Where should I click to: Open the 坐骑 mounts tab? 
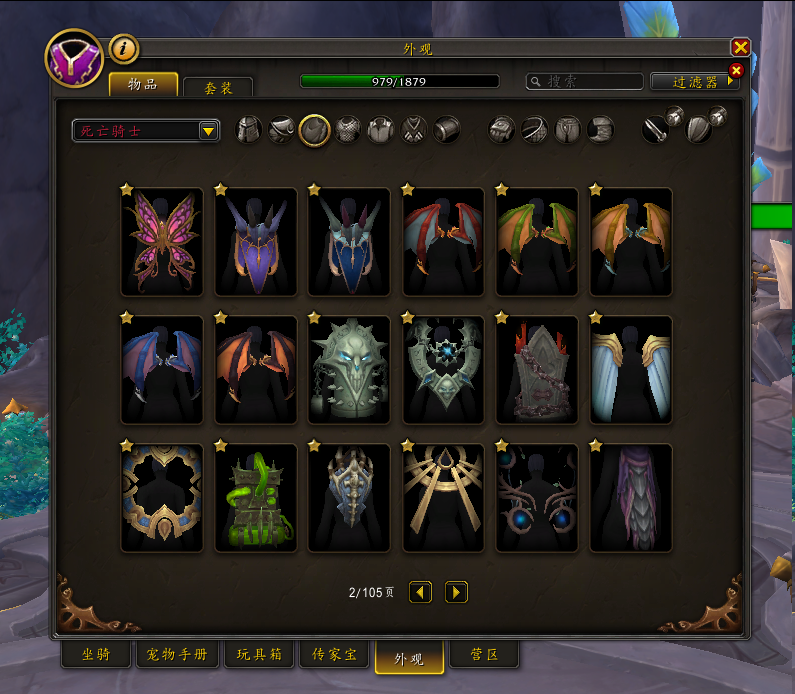coord(96,656)
